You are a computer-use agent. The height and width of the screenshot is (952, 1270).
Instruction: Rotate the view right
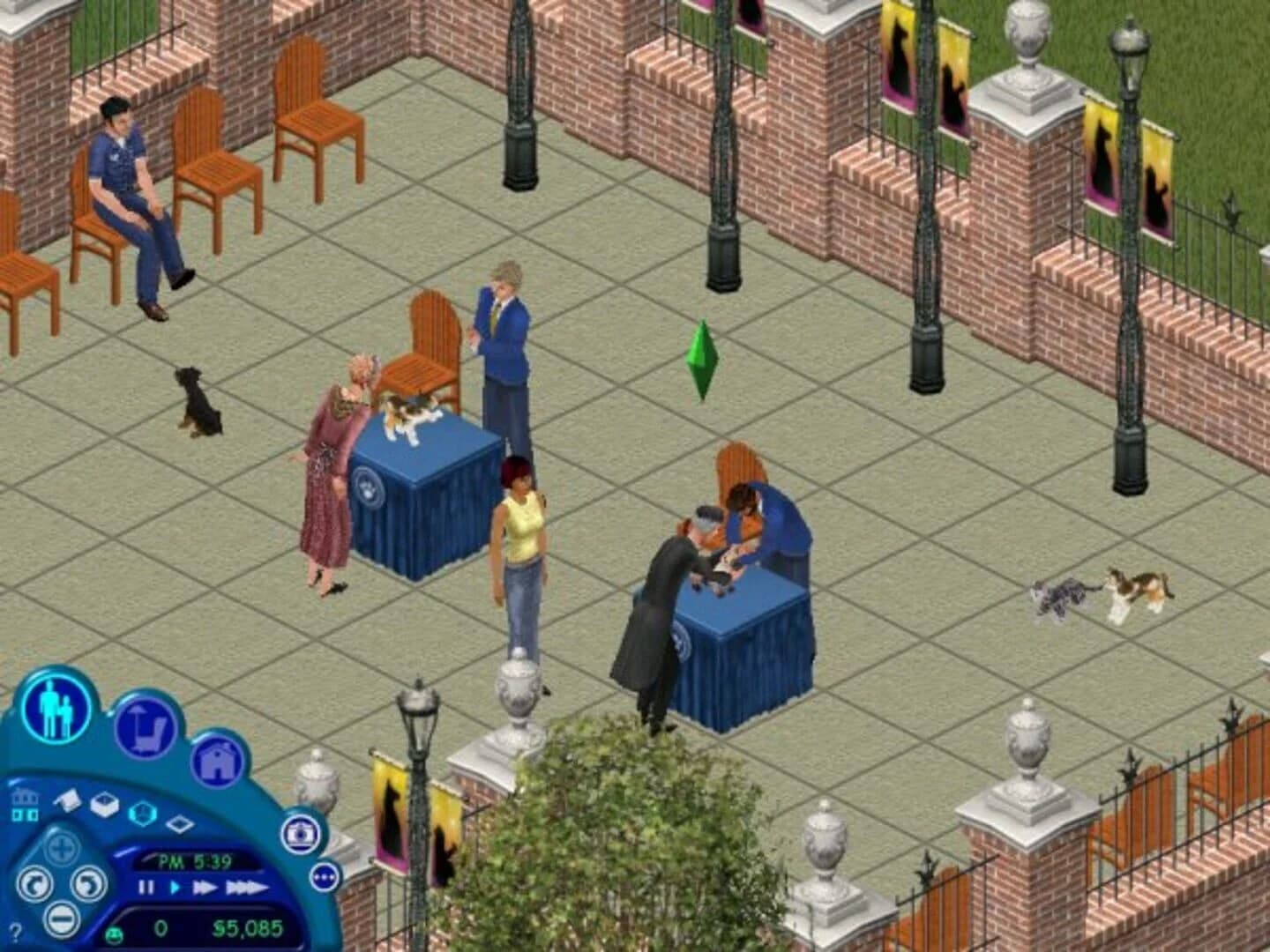click(89, 883)
